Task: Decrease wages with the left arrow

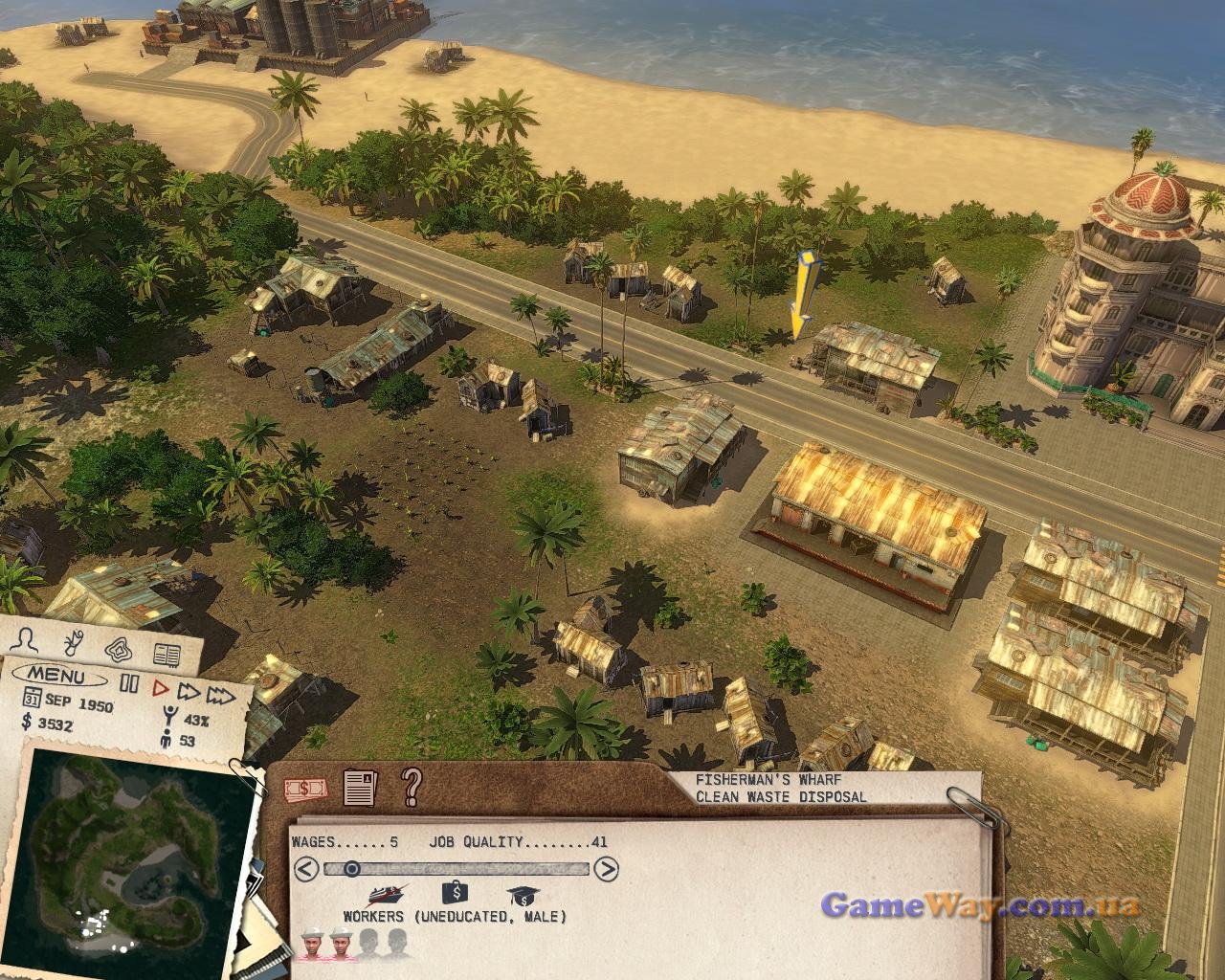Action: pos(305,869)
